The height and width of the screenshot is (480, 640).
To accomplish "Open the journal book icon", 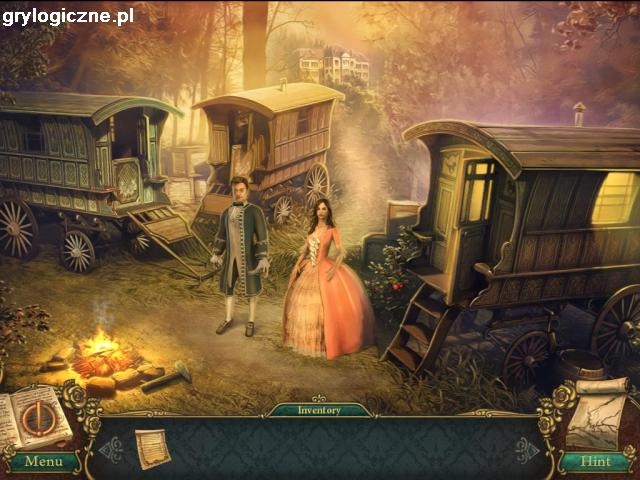I will point(37,418).
